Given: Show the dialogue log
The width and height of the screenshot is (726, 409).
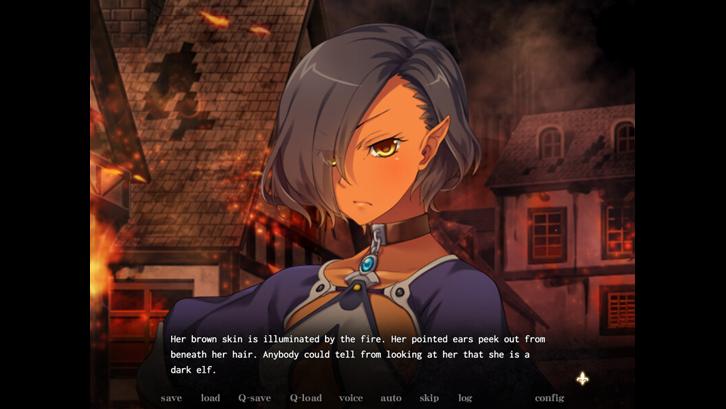Looking at the screenshot, I should (x=465, y=398).
